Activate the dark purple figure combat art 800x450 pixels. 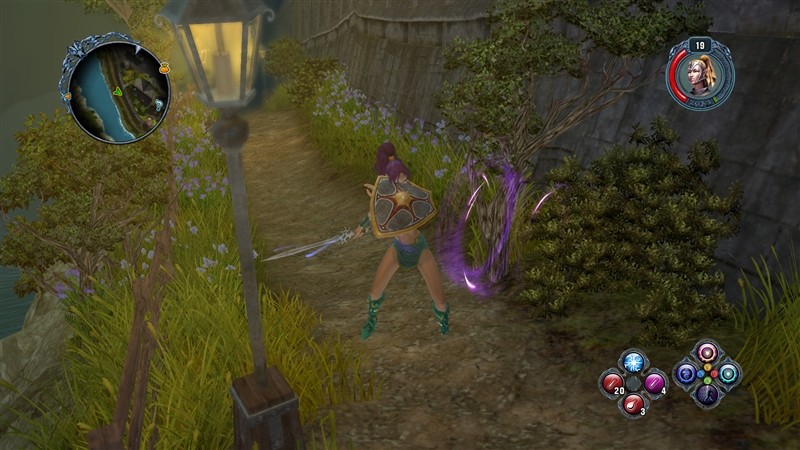pyautogui.click(x=708, y=395)
